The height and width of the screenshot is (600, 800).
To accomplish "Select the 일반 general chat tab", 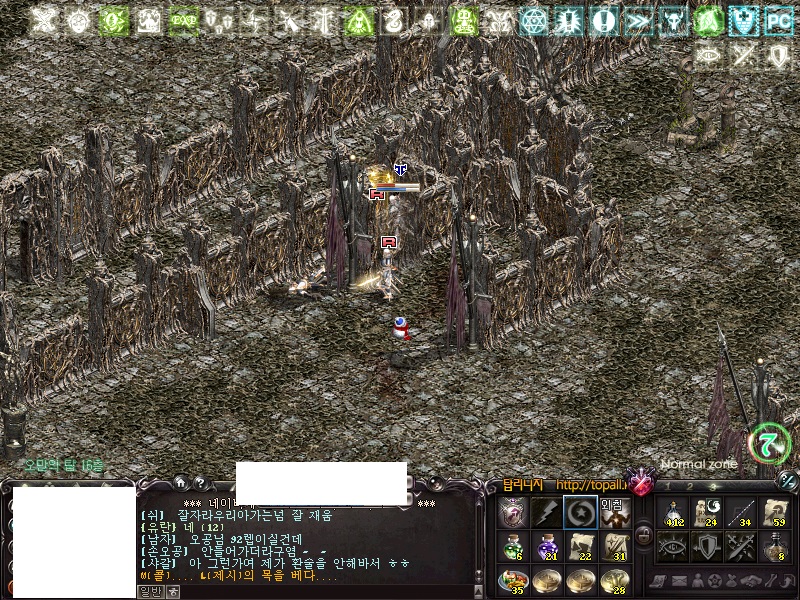I will click(149, 591).
